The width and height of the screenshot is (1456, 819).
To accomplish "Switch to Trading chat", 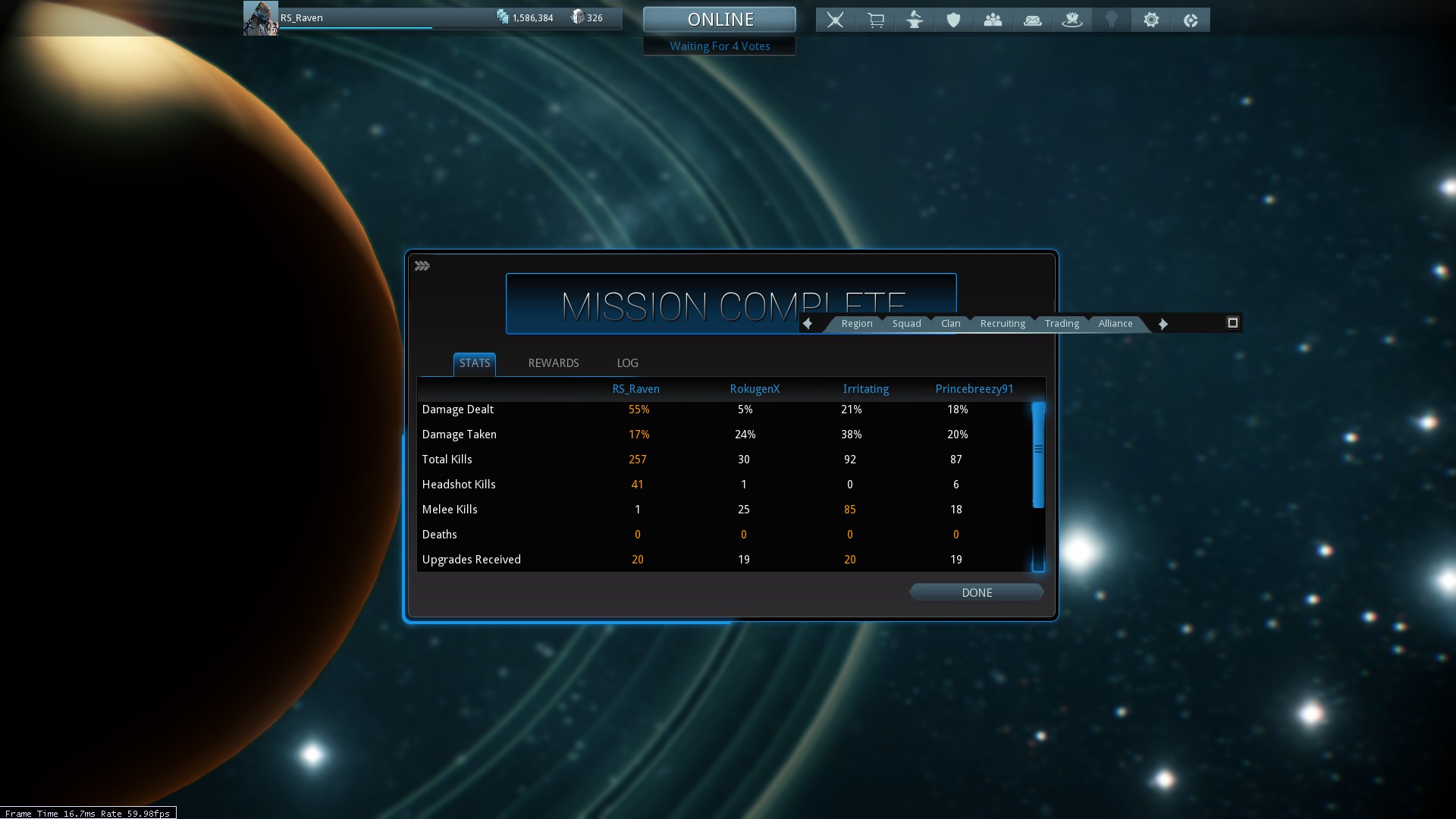I will [x=1061, y=324].
